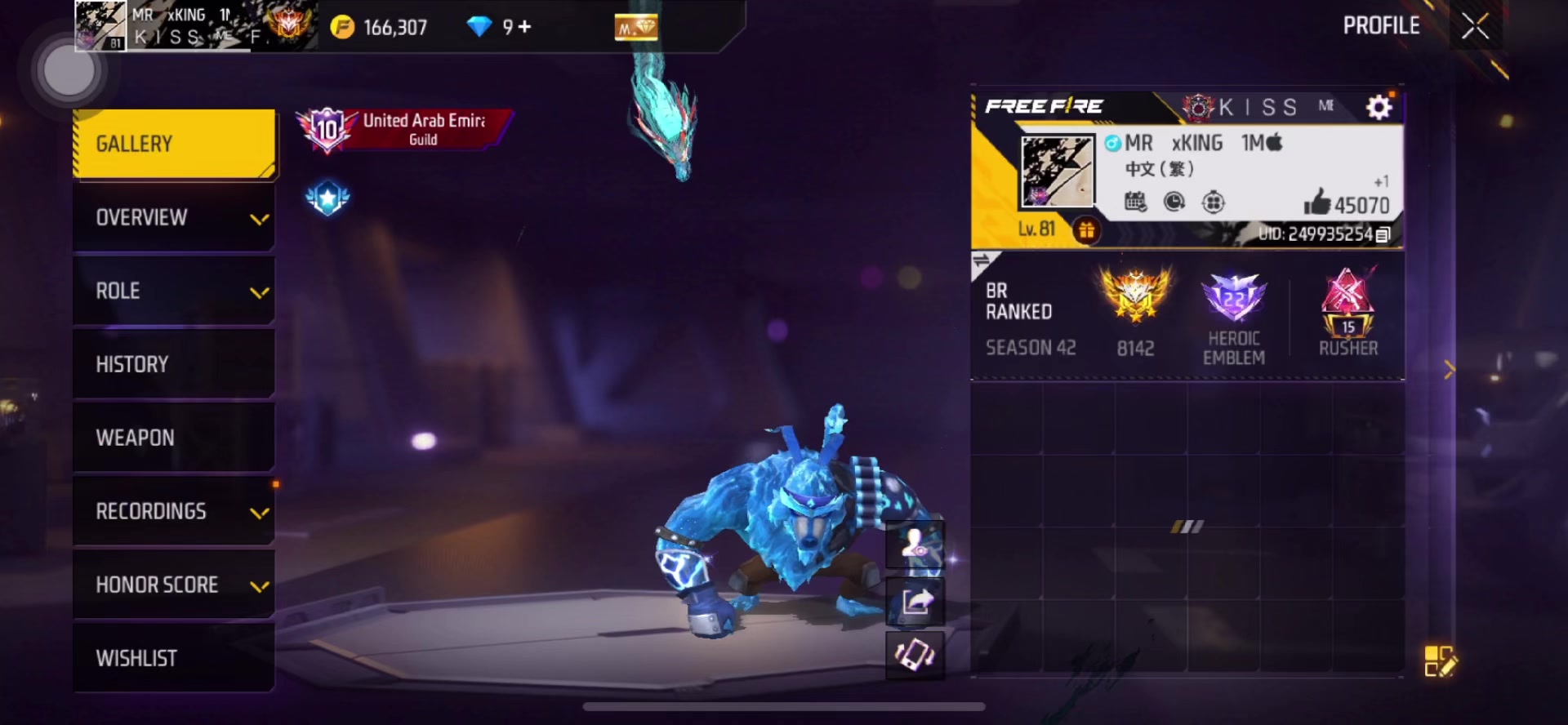Expand the Overview section
The width and height of the screenshot is (1568, 725).
click(x=174, y=217)
